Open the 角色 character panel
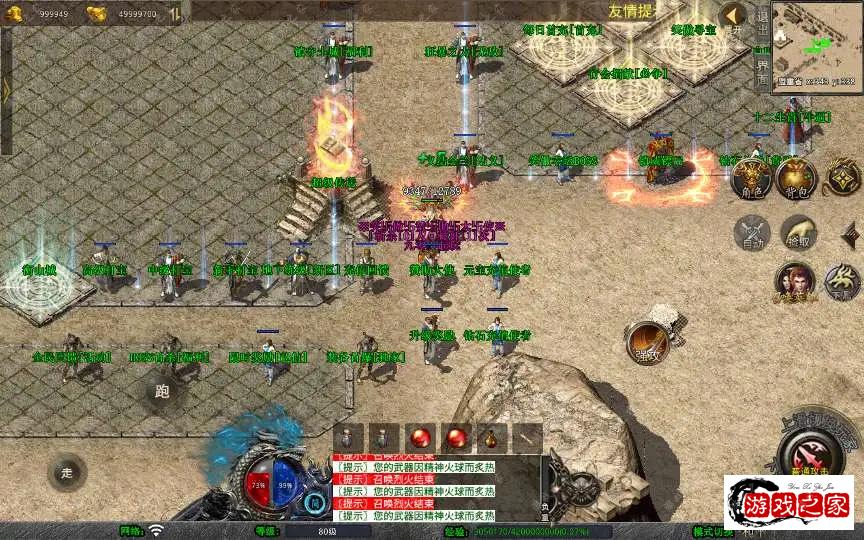Viewport: 864px width, 540px height. pos(749,178)
